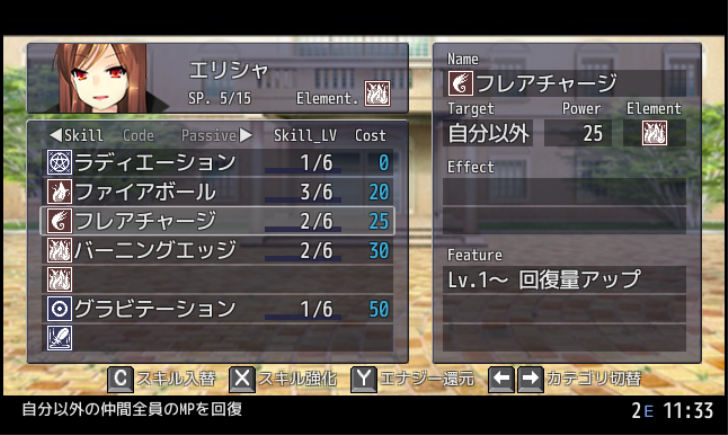Click エリシャ's character portrait
The height and width of the screenshot is (435, 728).
[102, 78]
